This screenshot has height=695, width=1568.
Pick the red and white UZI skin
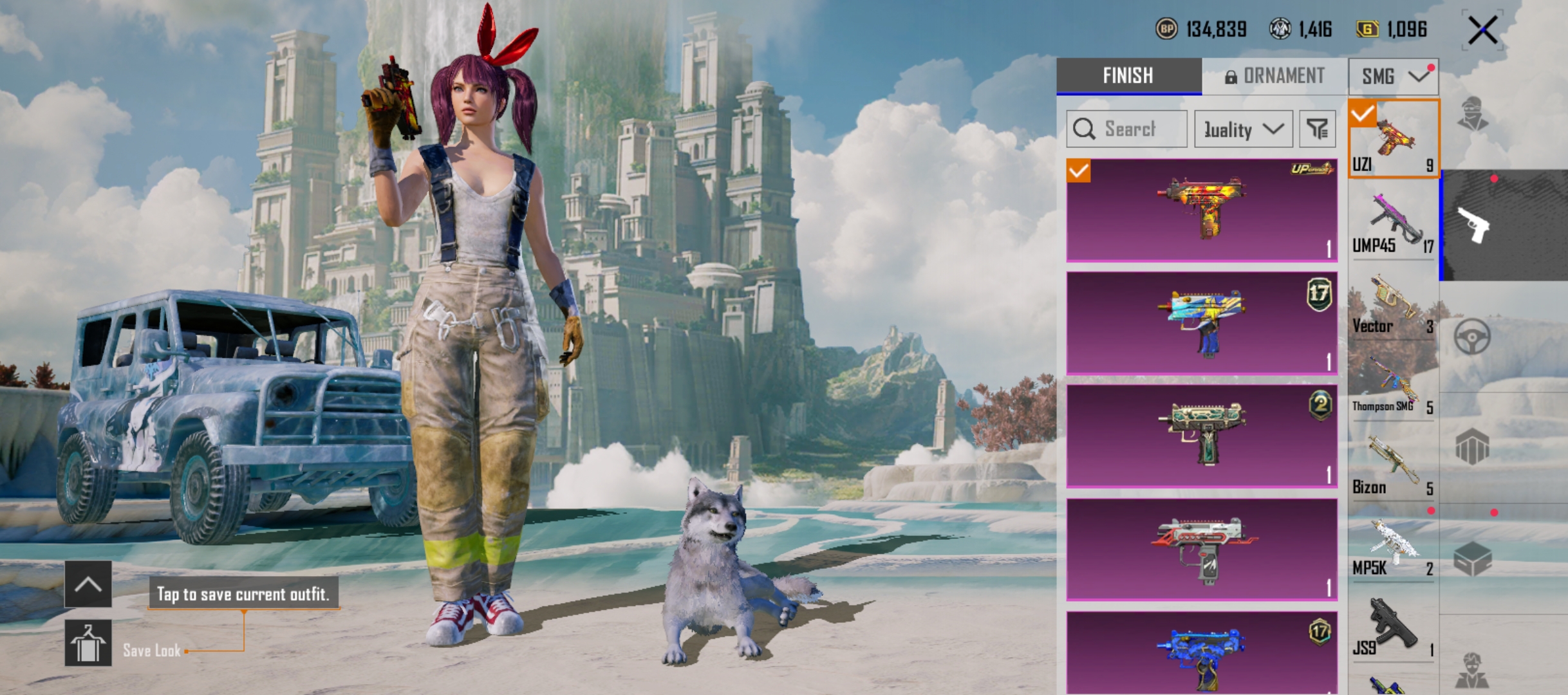click(x=1201, y=549)
